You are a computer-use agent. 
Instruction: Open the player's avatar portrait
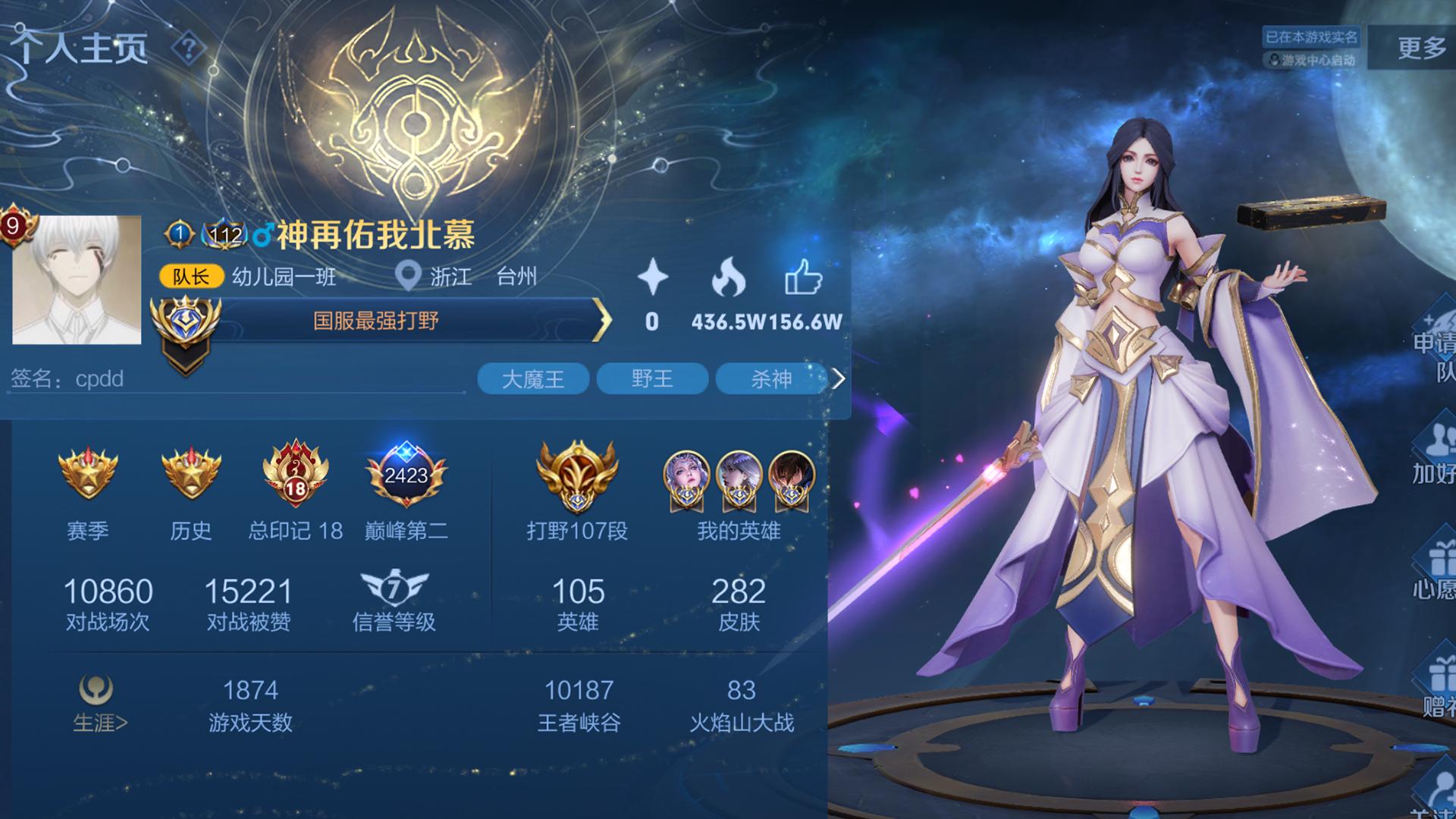[x=77, y=280]
